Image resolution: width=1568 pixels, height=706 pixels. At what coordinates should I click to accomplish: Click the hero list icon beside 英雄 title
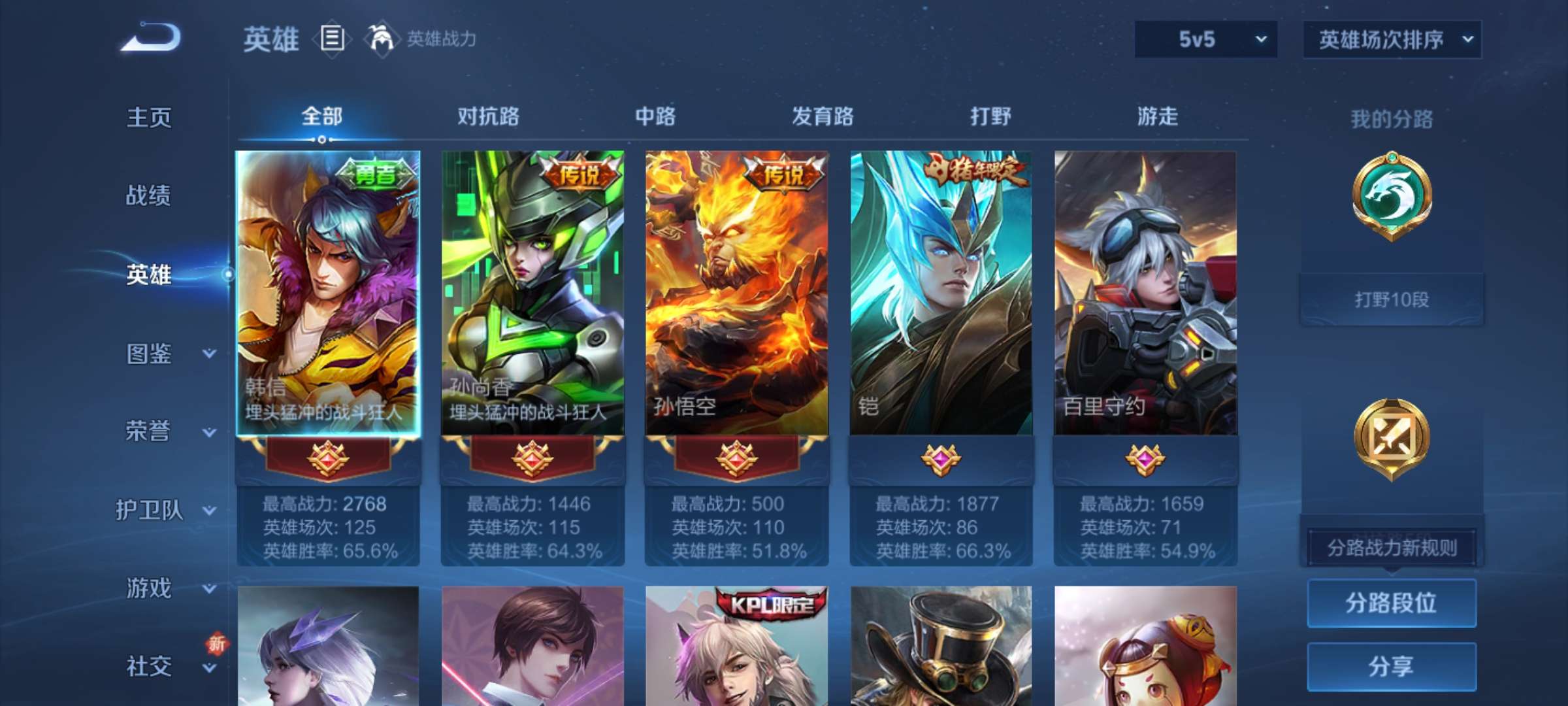tap(331, 39)
